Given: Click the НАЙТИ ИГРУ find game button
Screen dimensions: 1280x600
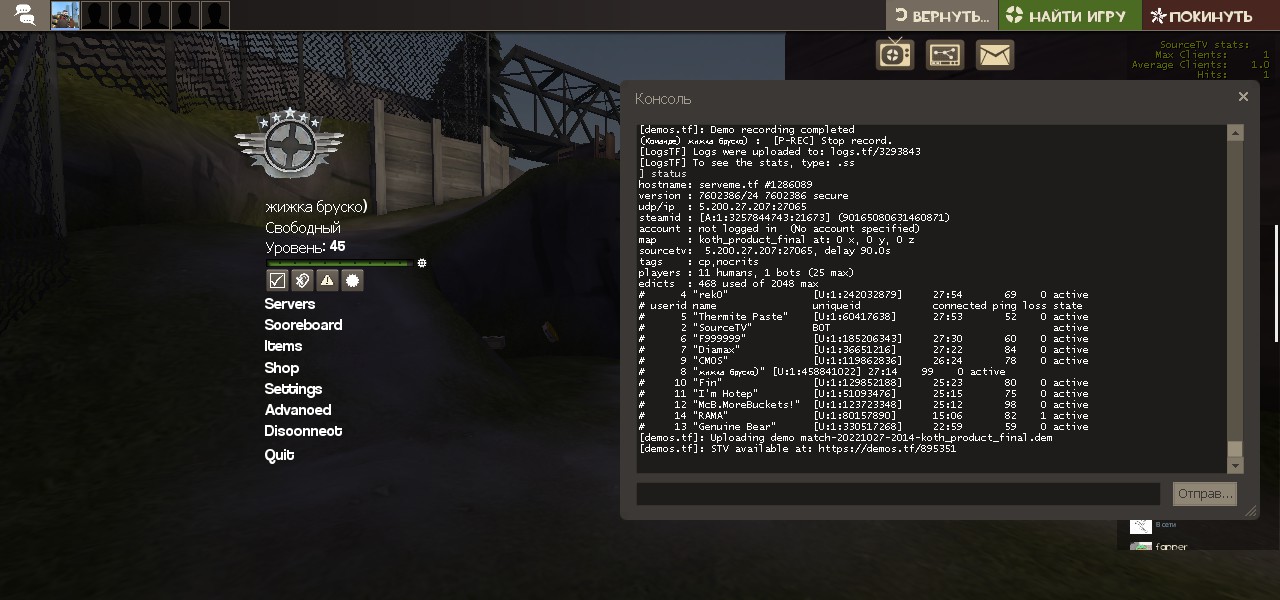Looking at the screenshot, I should [x=1065, y=16].
